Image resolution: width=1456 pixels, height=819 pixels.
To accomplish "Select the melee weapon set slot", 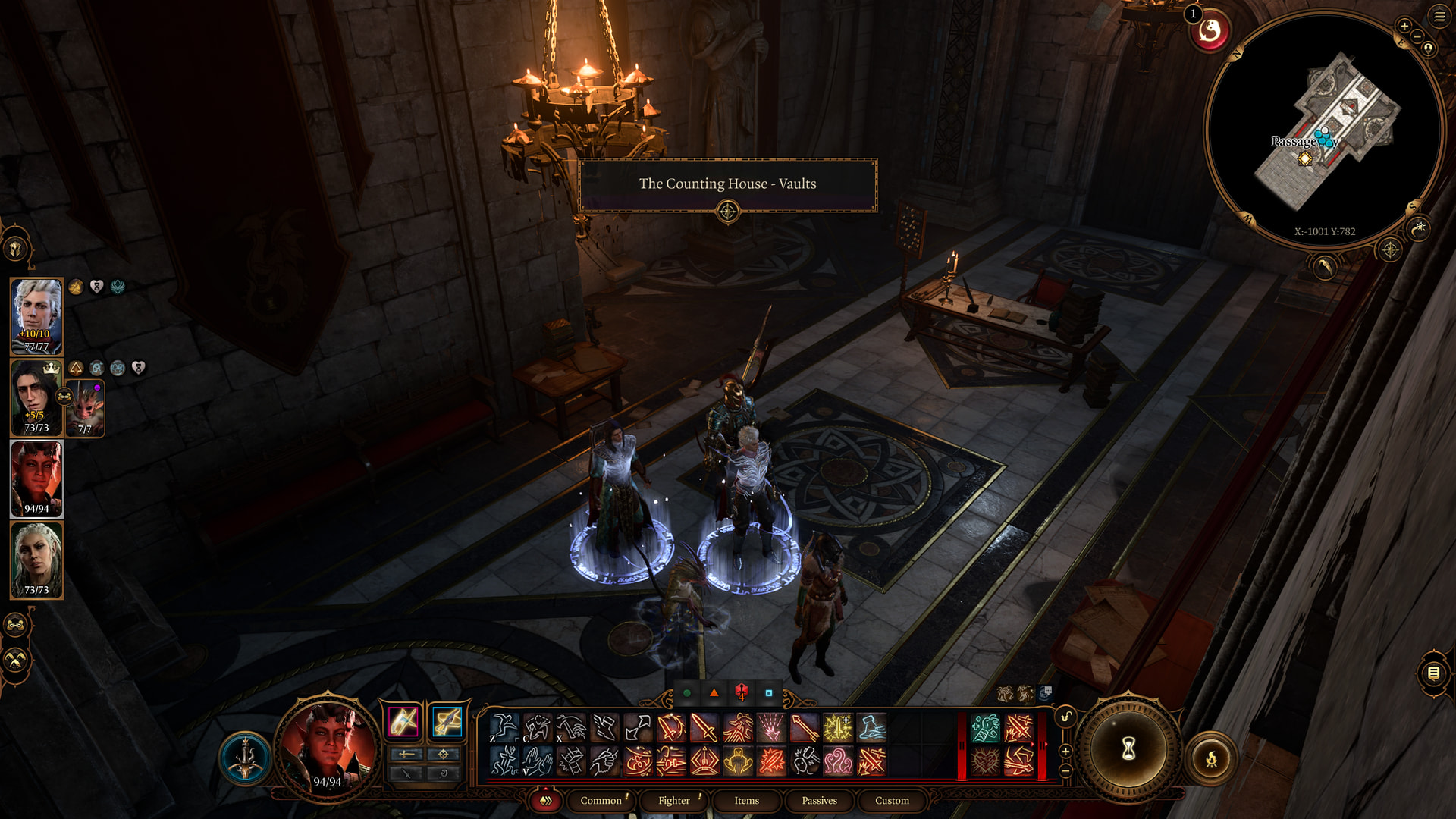I will [x=403, y=720].
